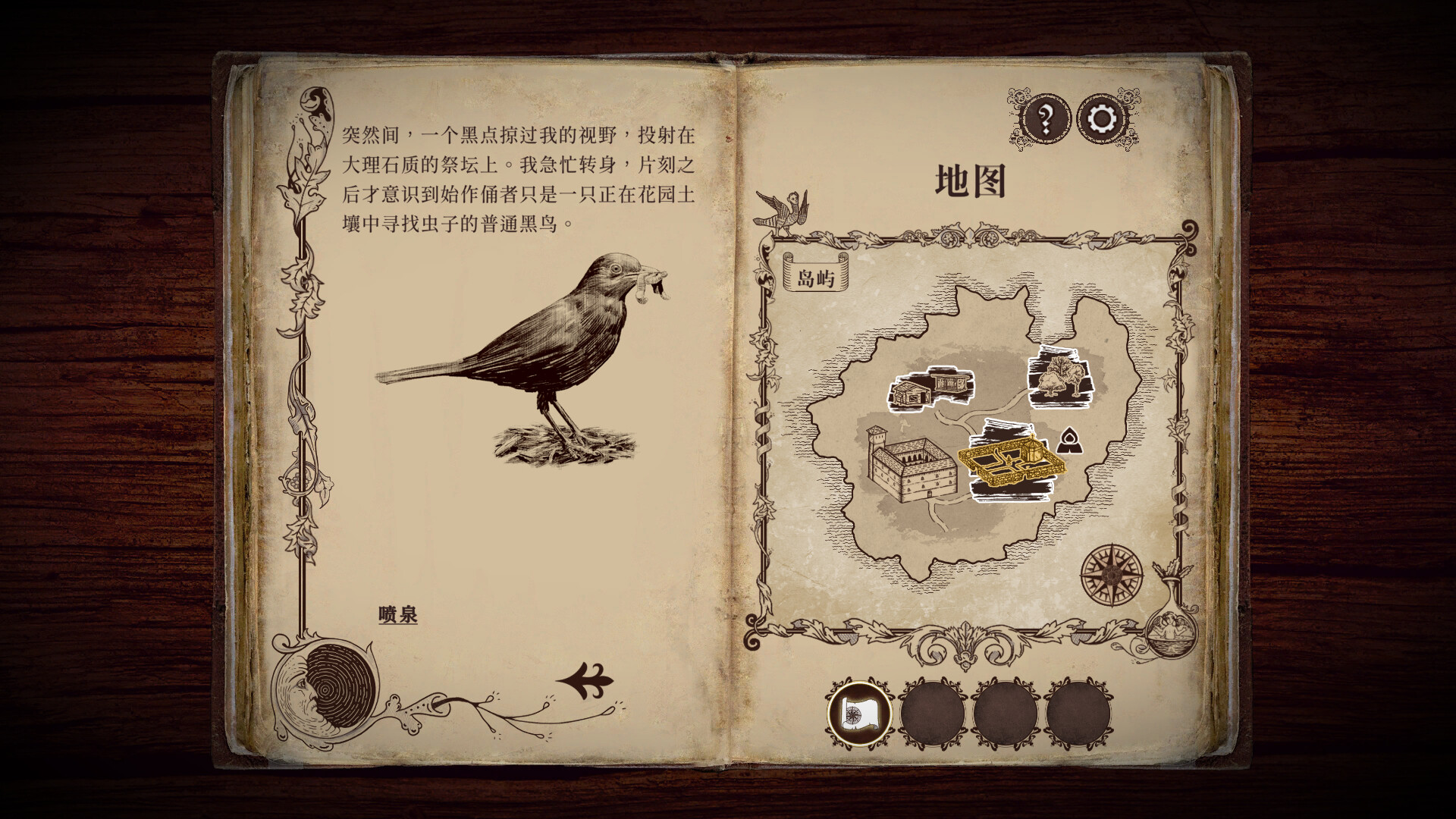Open the settings gear icon
The image size is (1456, 819).
tap(1101, 118)
